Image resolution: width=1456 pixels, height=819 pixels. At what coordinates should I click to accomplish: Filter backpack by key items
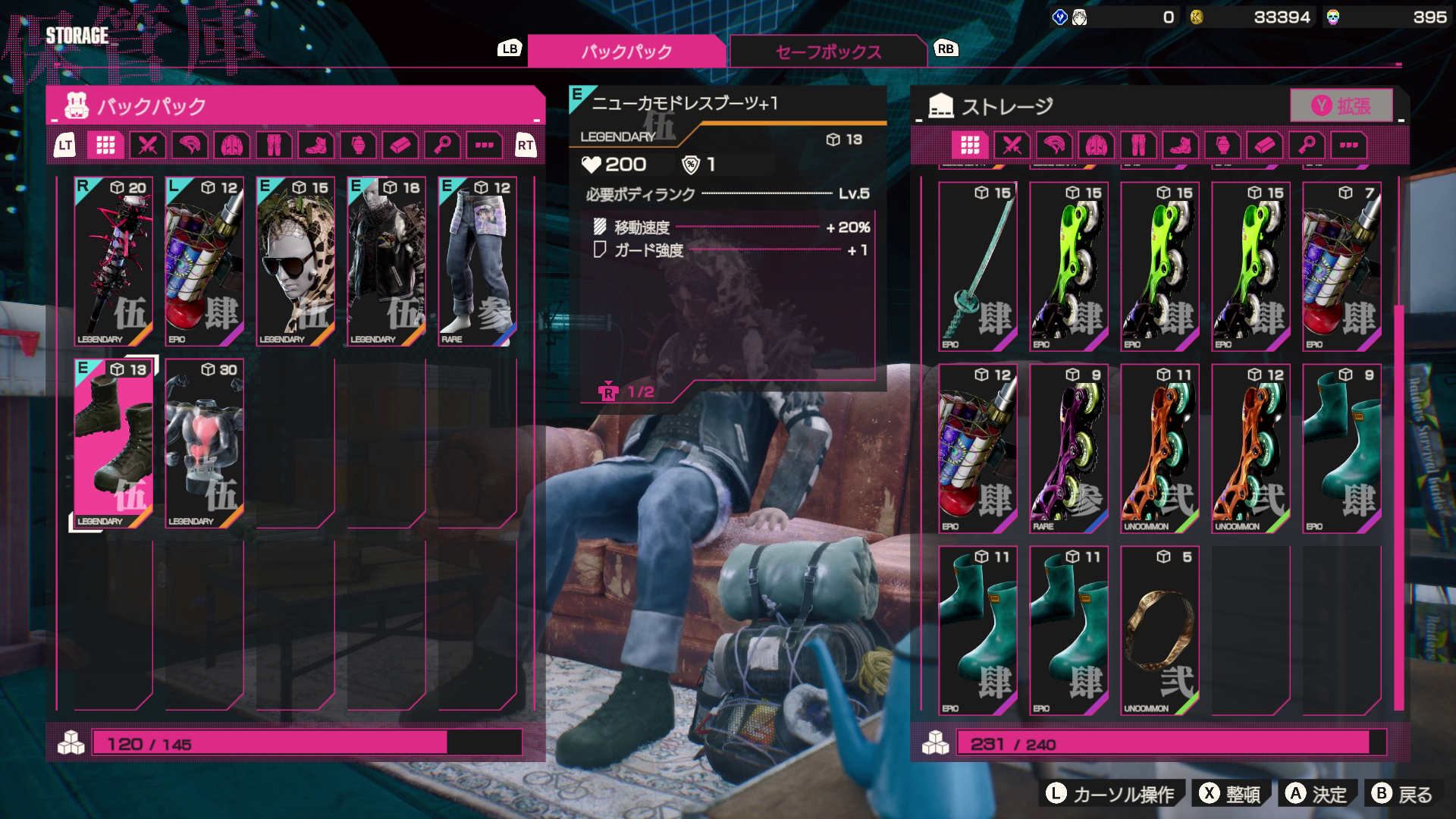coord(443,145)
